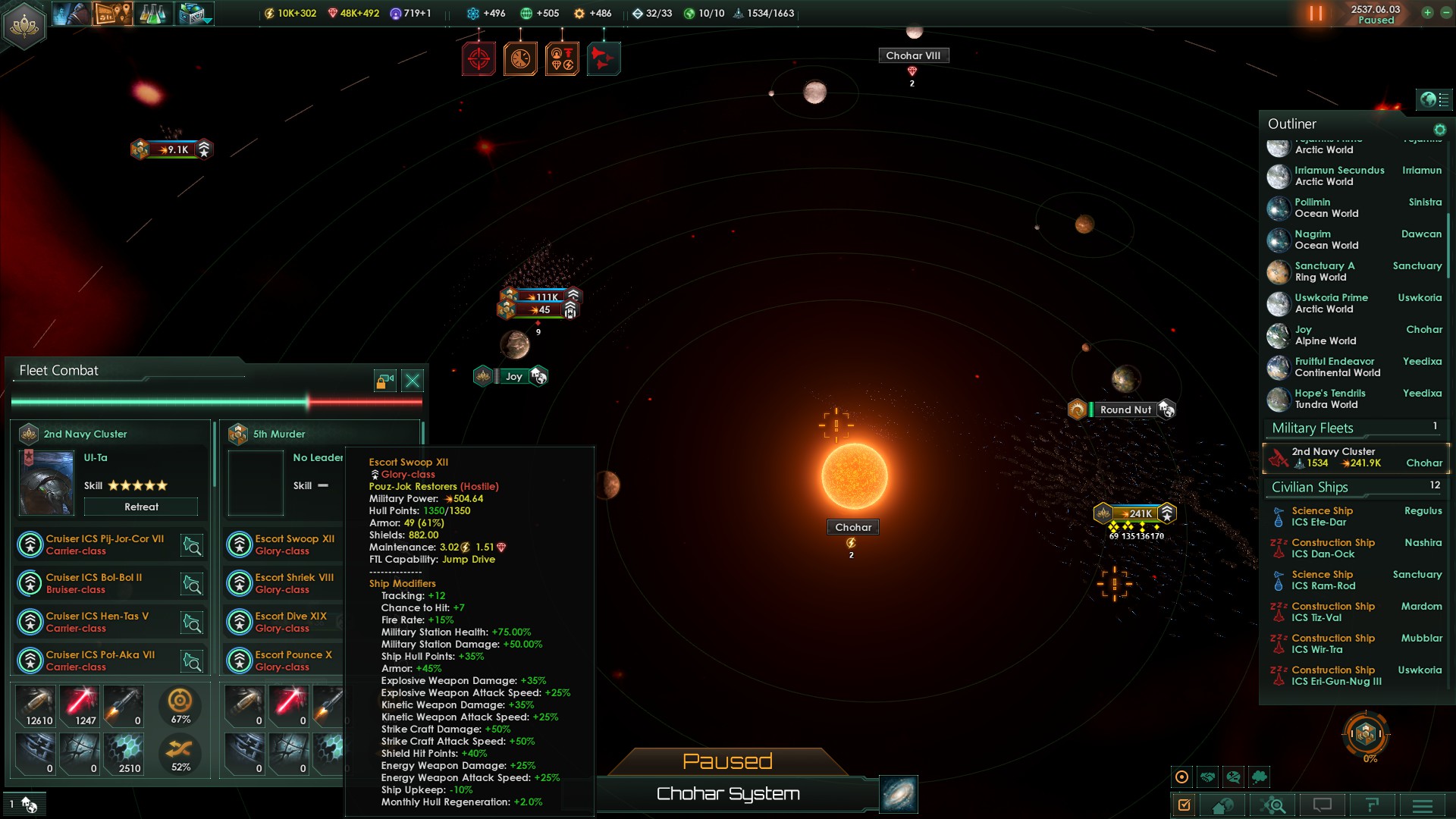
Task: Open the Outliner settings gear
Action: (1439, 130)
